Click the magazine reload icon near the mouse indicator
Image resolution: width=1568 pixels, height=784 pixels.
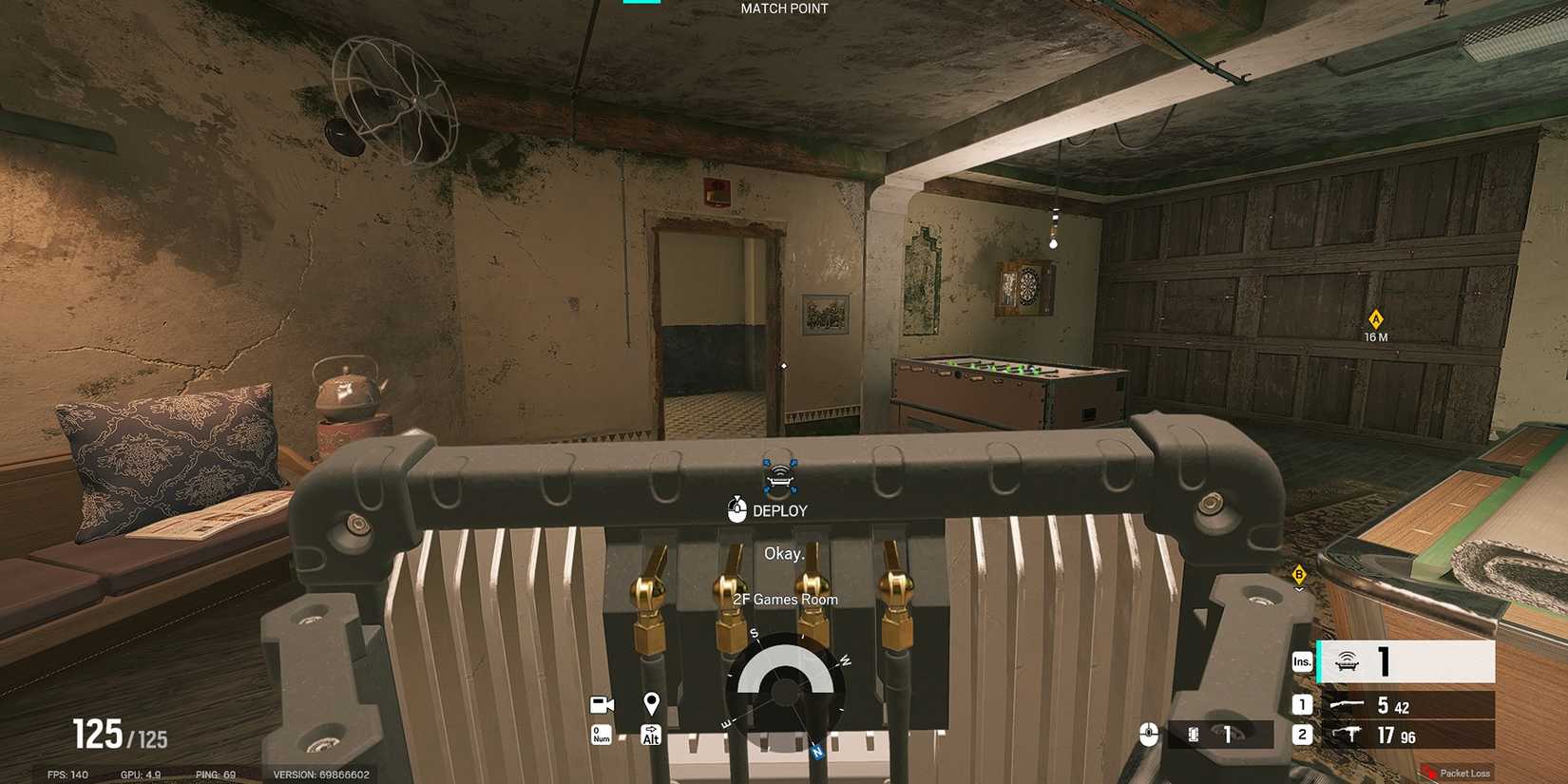(1192, 734)
